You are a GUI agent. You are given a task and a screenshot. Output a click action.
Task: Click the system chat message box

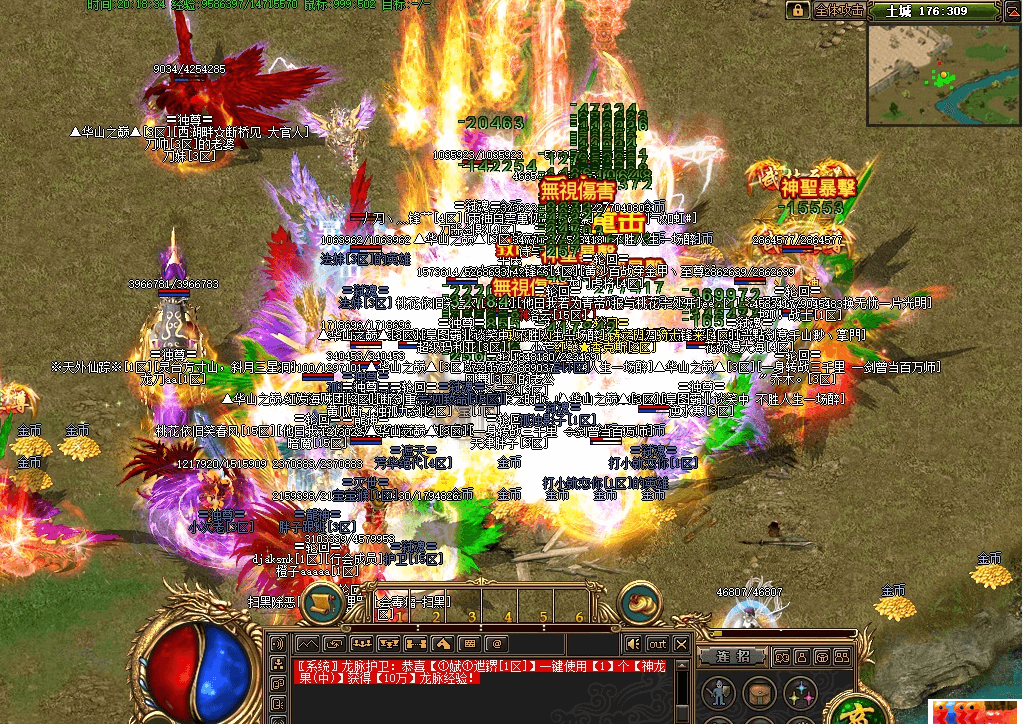480,671
